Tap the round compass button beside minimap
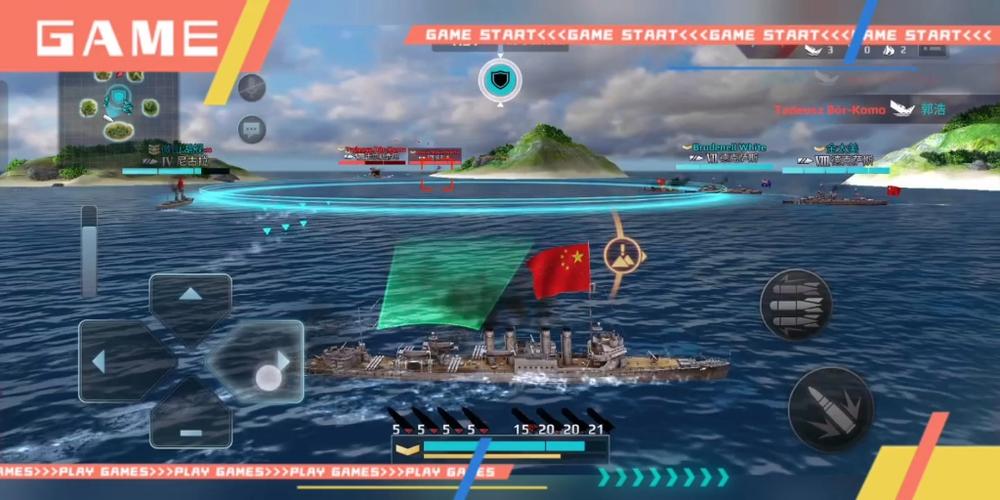This screenshot has height=500, width=1000. click(252, 87)
